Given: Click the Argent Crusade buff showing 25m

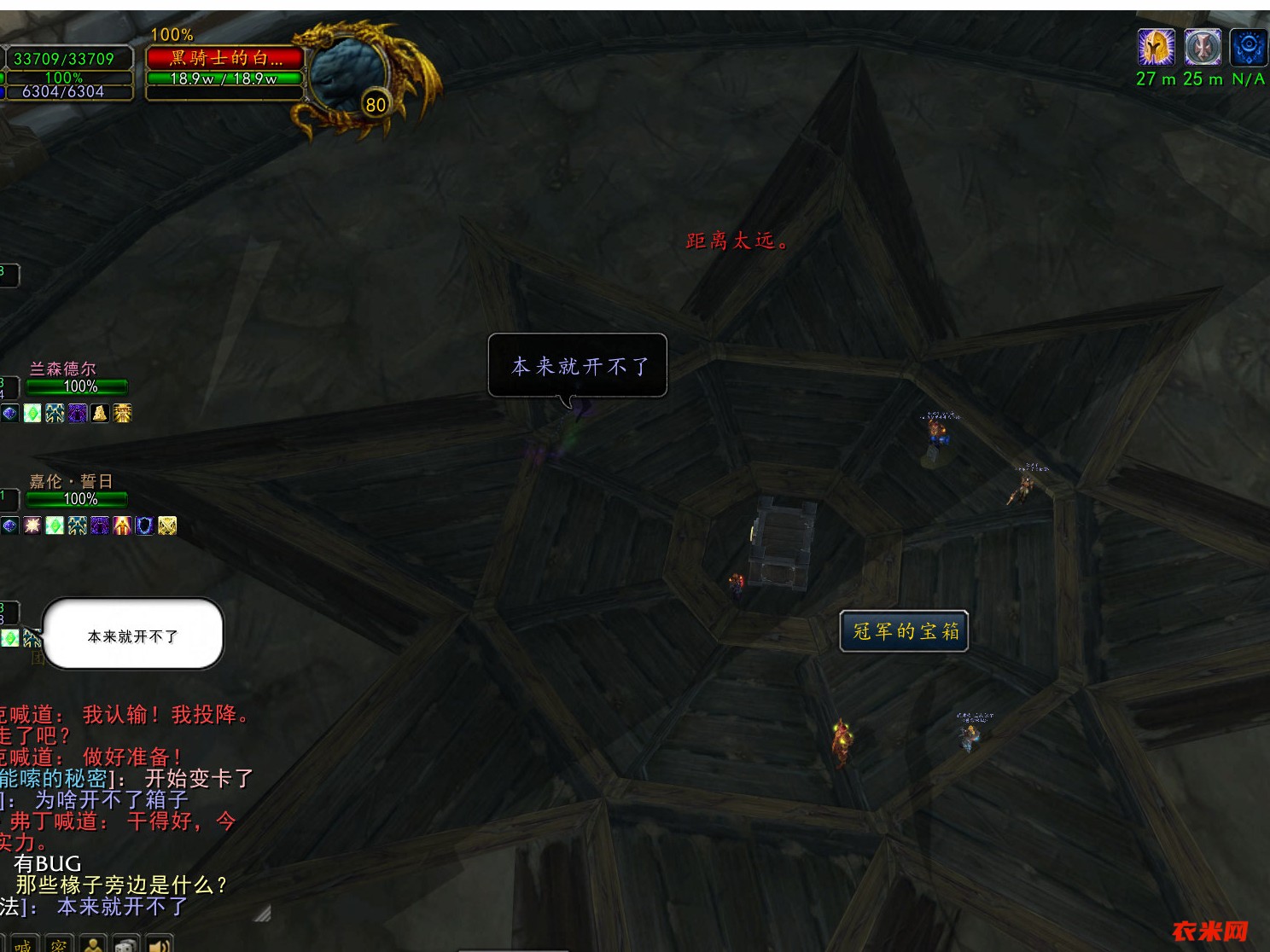Looking at the screenshot, I should (x=1203, y=49).
